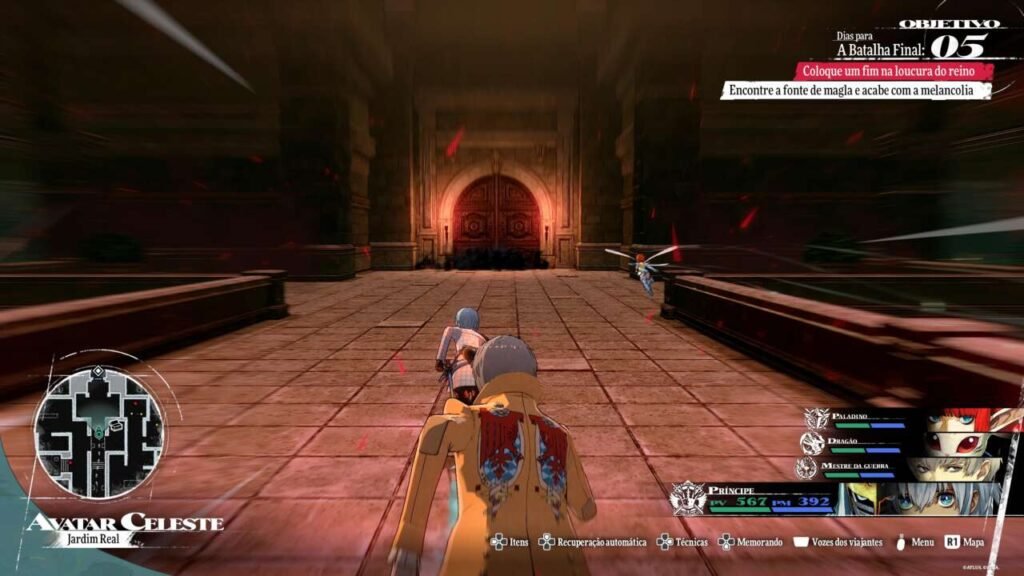Open the red main objective banner

[894, 71]
